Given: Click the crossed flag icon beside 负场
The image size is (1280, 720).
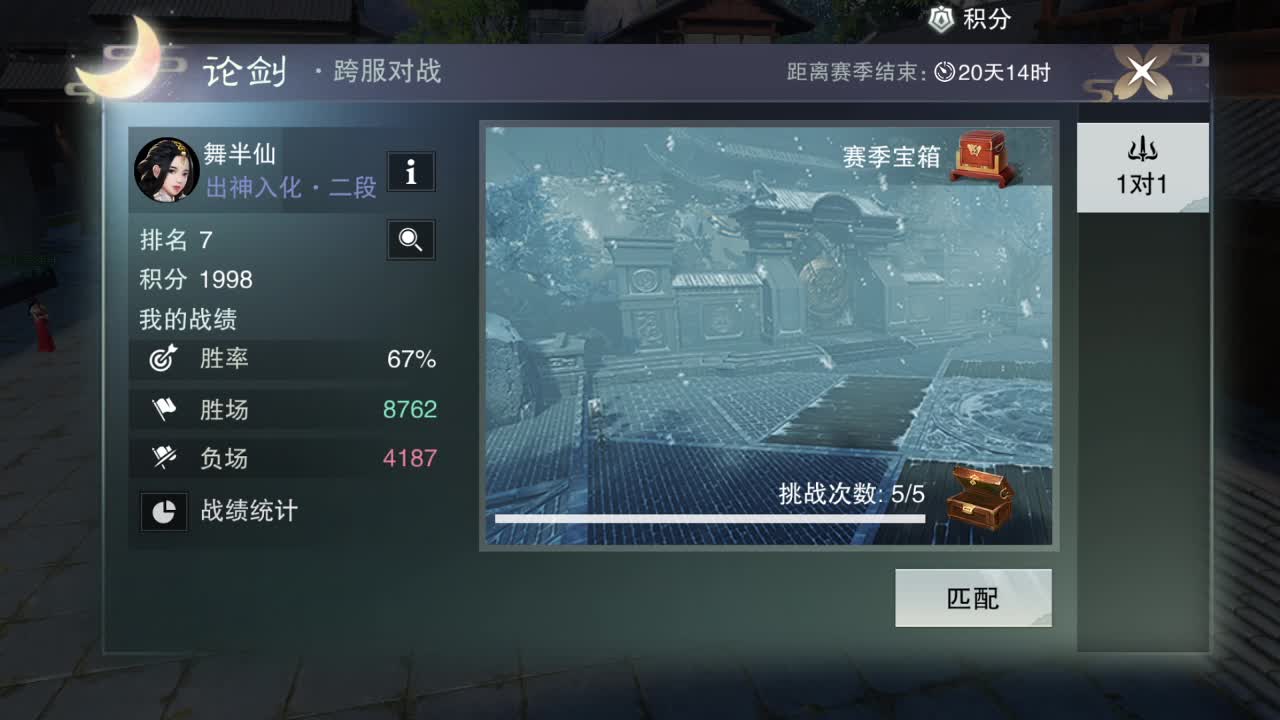Looking at the screenshot, I should click(x=166, y=458).
